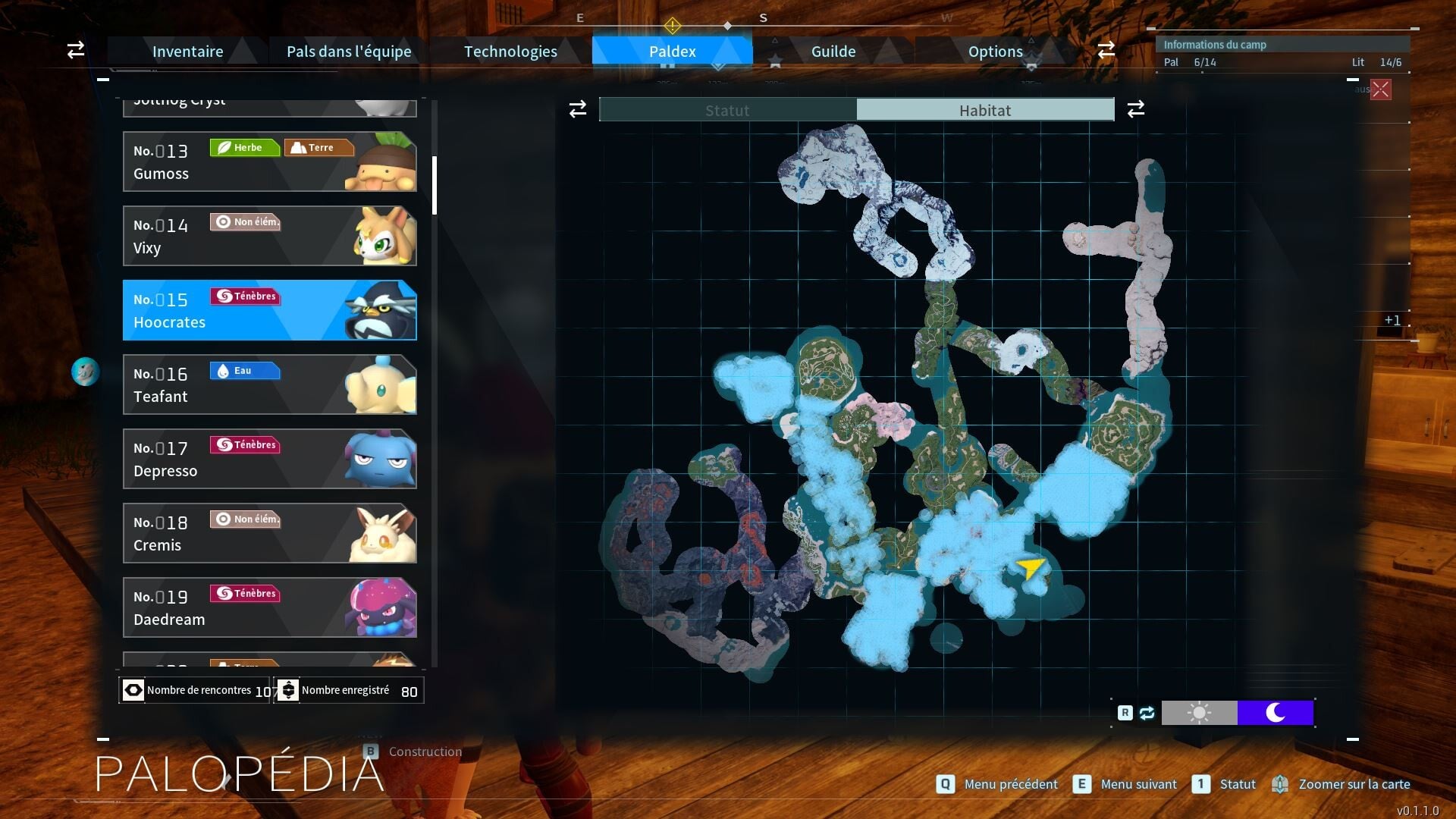View Daedream entry No.019

click(269, 607)
